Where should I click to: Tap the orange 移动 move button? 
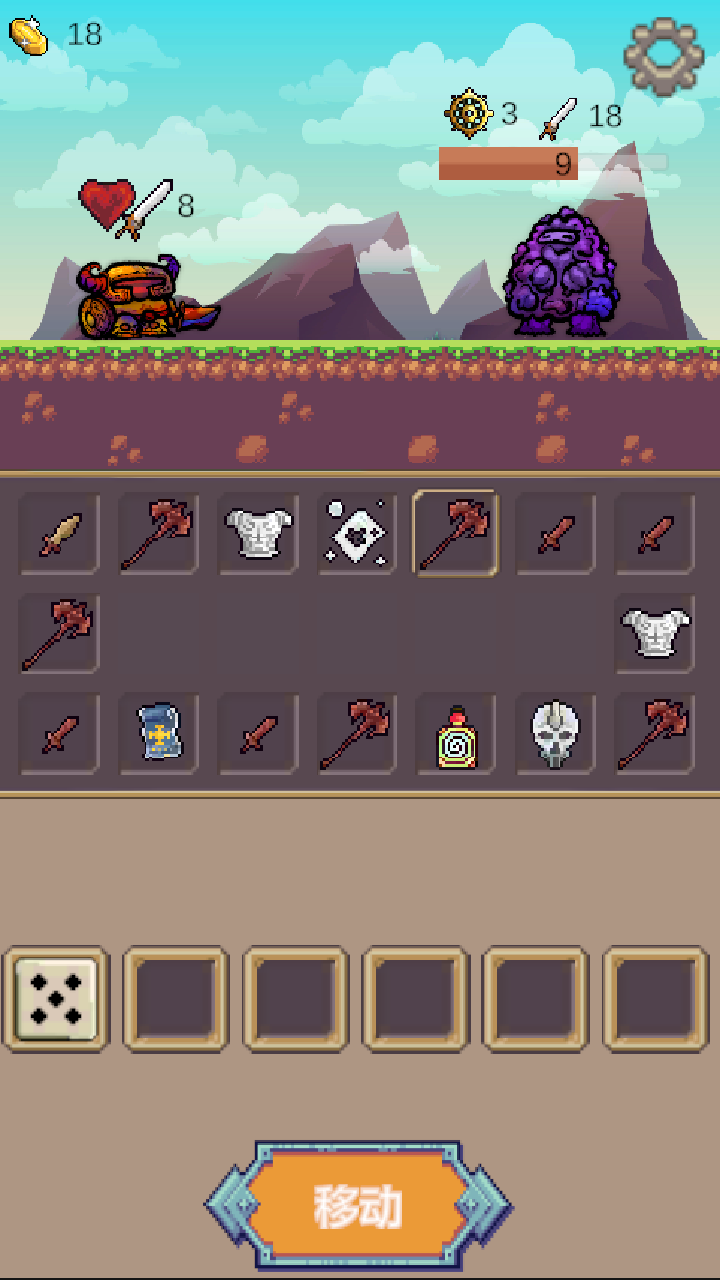point(358,1206)
